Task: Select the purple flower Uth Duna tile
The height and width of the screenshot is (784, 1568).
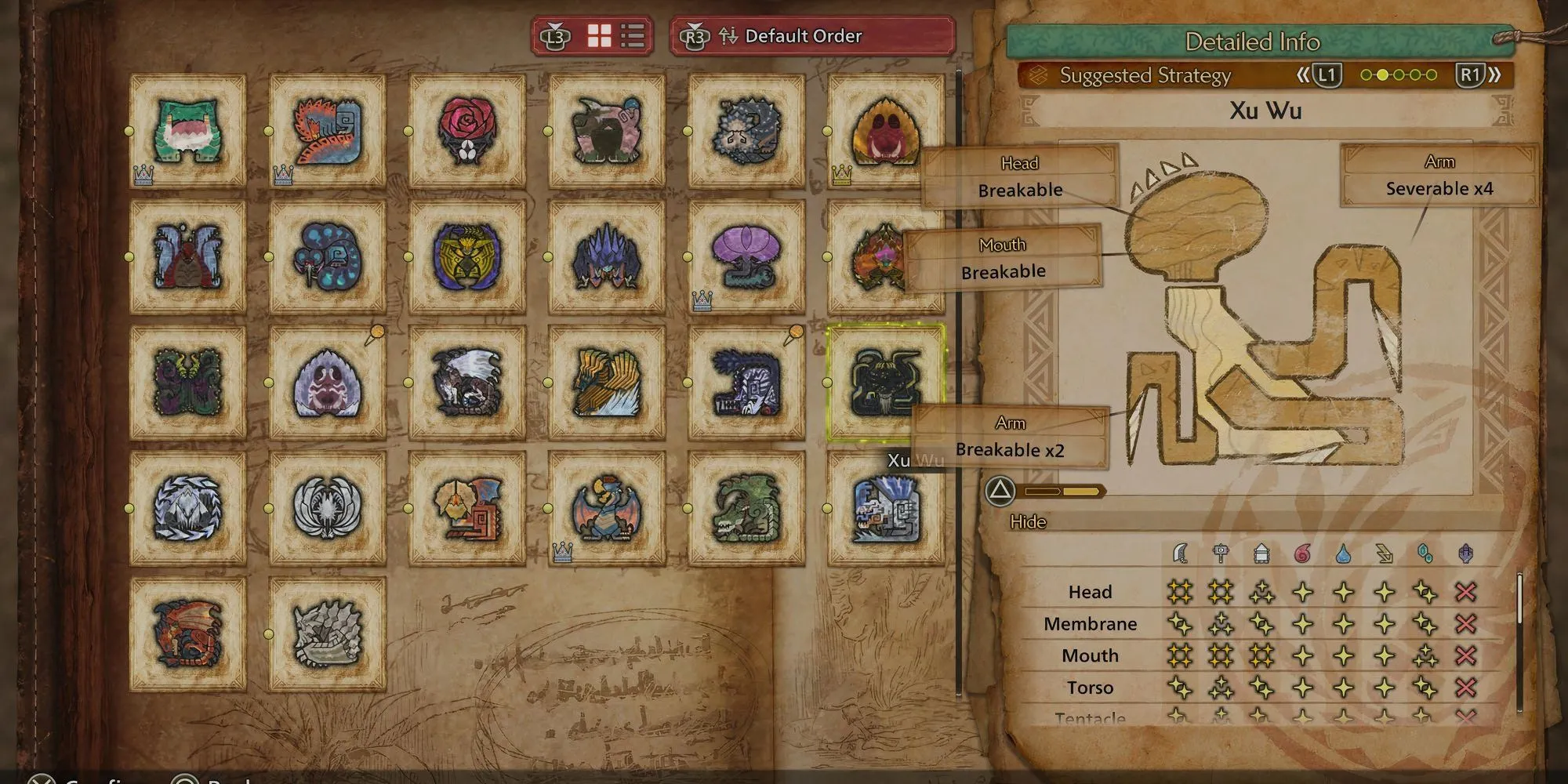Action: coord(746,256)
